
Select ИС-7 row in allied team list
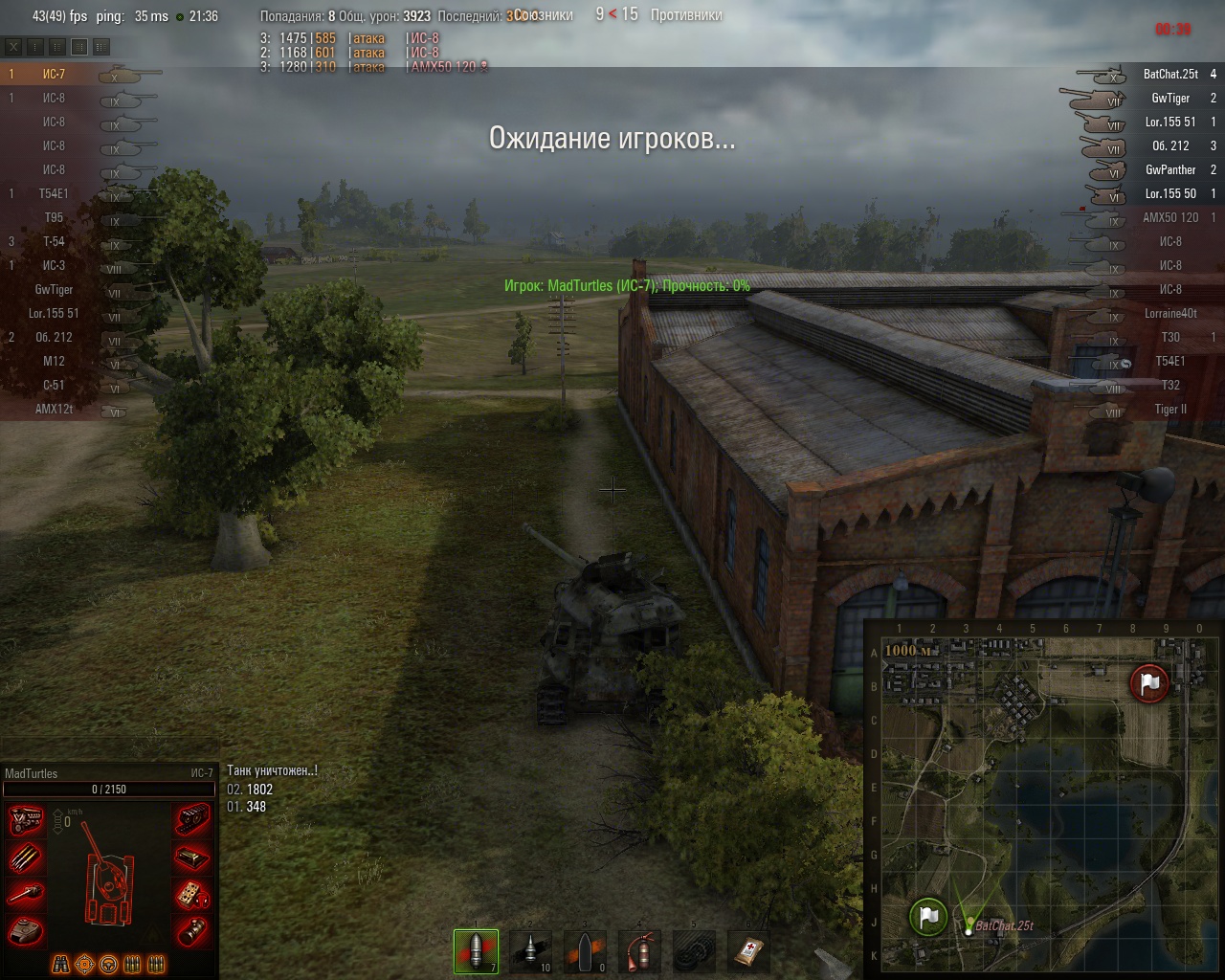point(55,74)
